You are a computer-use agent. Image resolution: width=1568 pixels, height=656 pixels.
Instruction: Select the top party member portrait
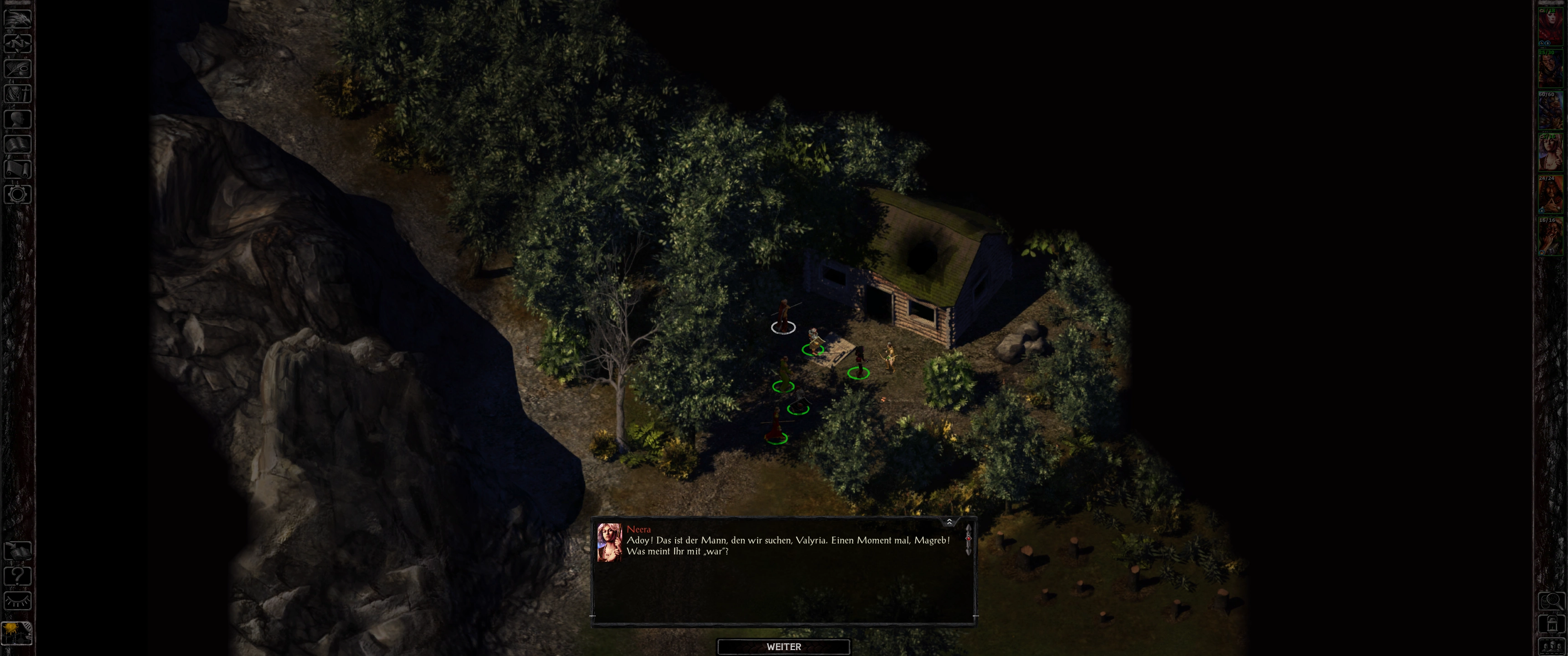(1550, 26)
